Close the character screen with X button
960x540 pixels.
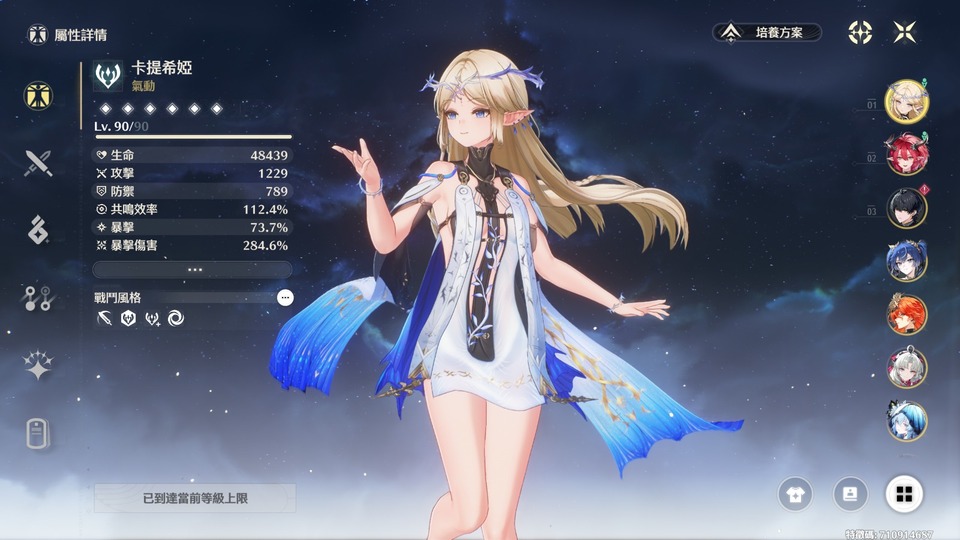905,33
